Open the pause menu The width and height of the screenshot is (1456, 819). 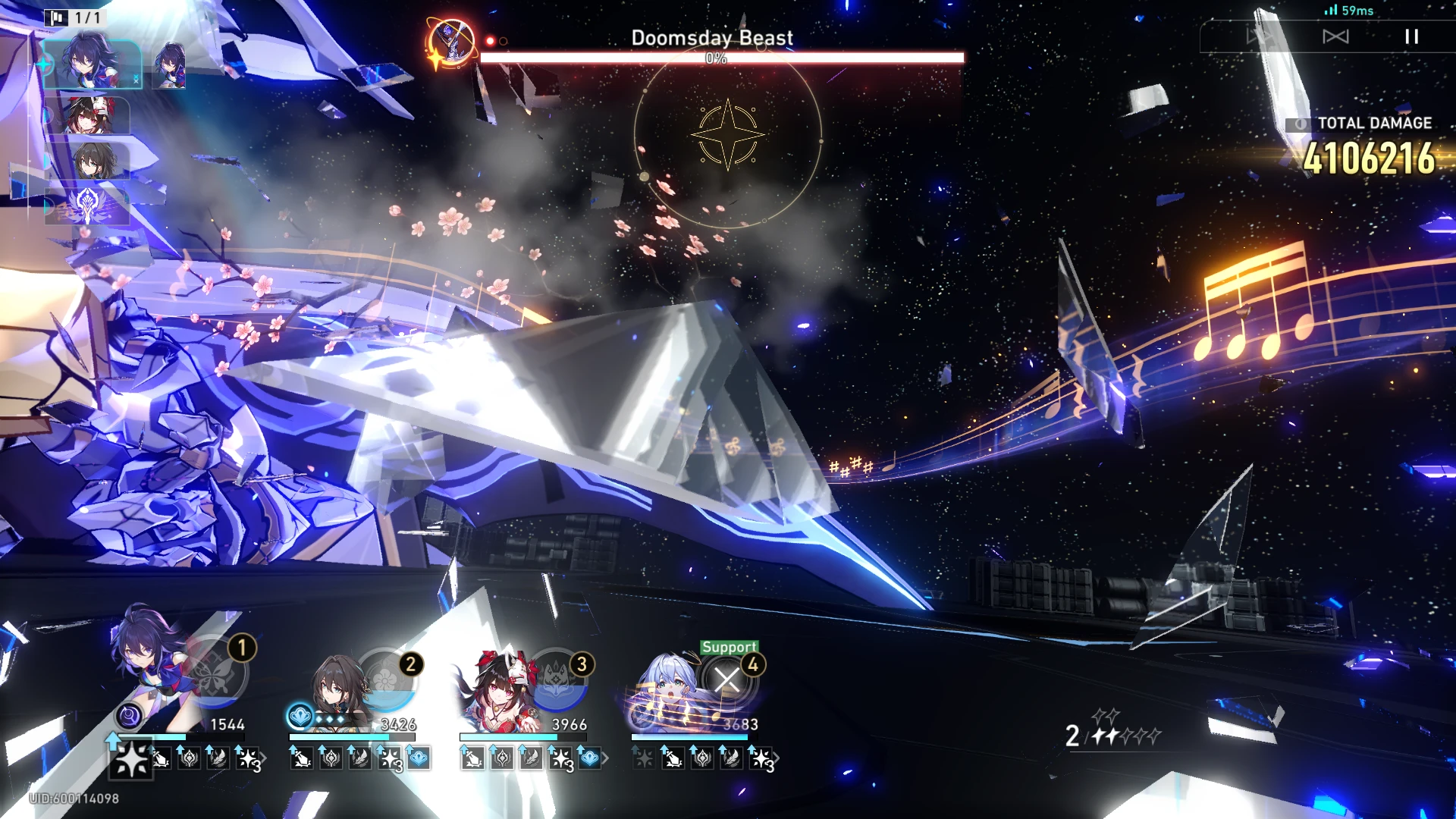coord(1412,36)
